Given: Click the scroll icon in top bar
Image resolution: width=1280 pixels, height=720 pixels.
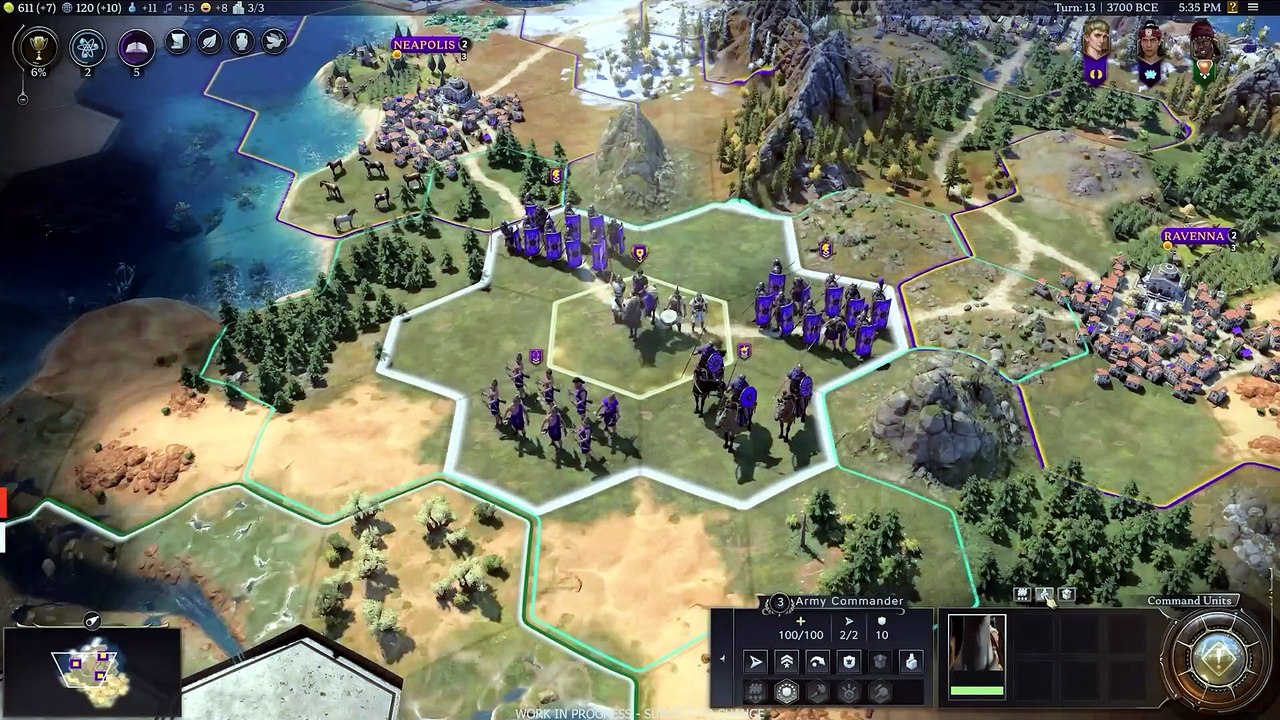Looking at the screenshot, I should (x=178, y=42).
